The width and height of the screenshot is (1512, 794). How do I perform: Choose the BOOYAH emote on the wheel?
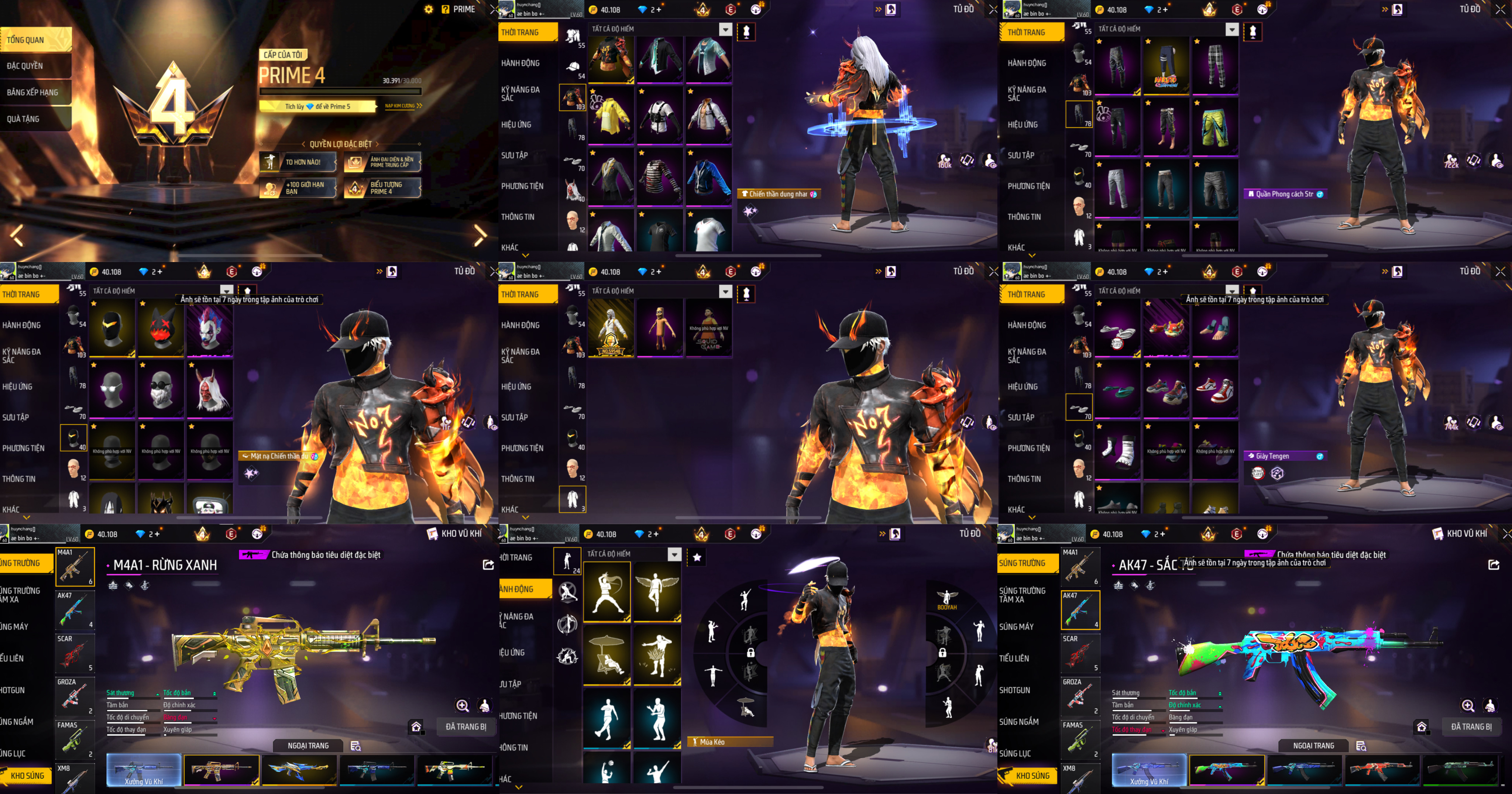[947, 599]
